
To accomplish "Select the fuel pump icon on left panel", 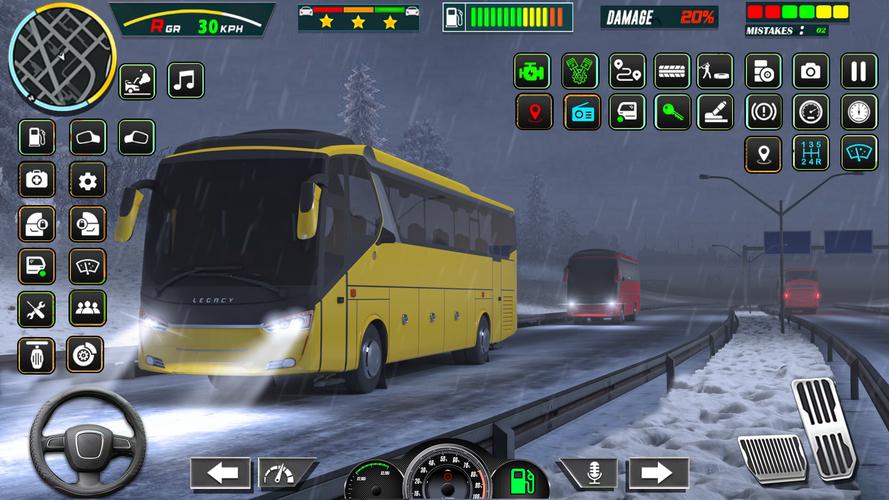I will (37, 137).
